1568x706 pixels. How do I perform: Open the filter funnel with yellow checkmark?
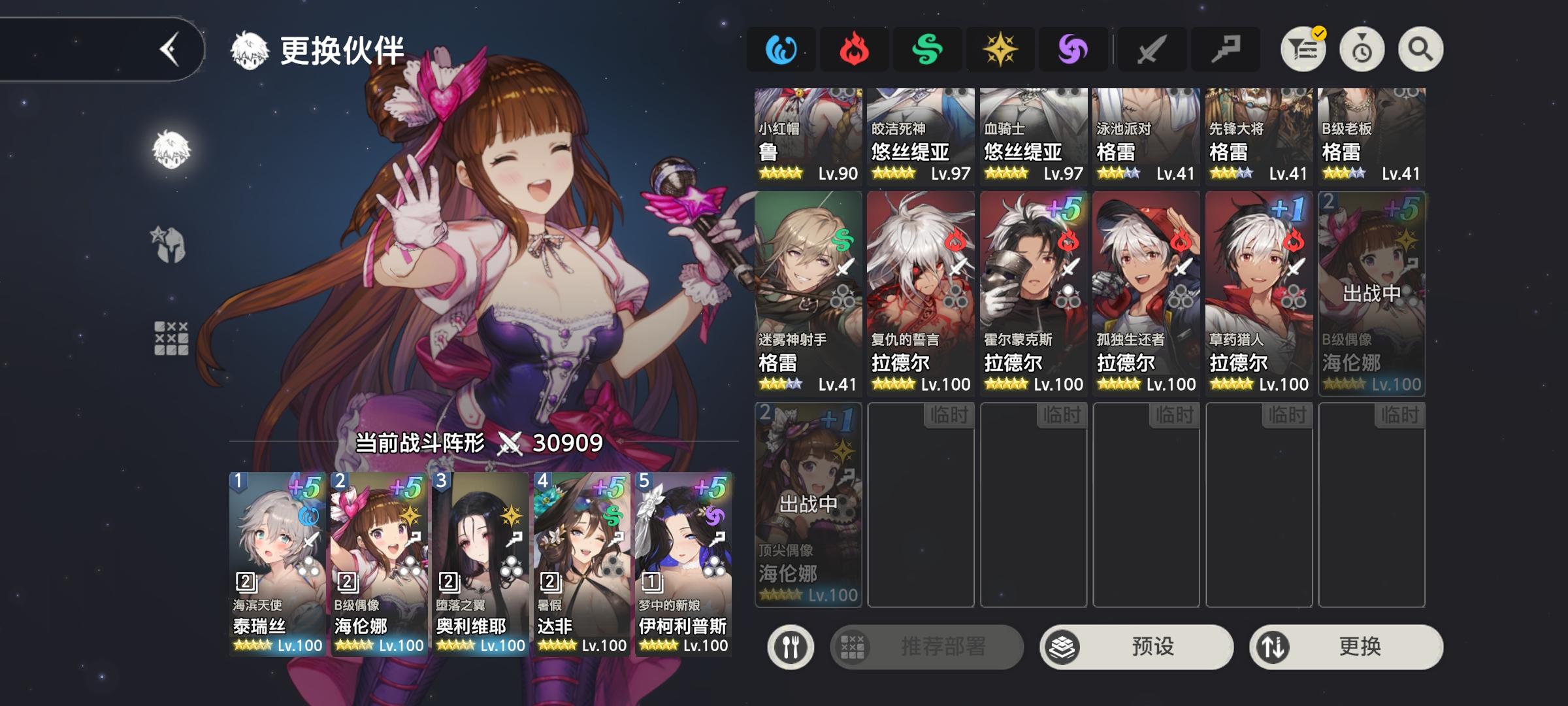click(x=1305, y=48)
